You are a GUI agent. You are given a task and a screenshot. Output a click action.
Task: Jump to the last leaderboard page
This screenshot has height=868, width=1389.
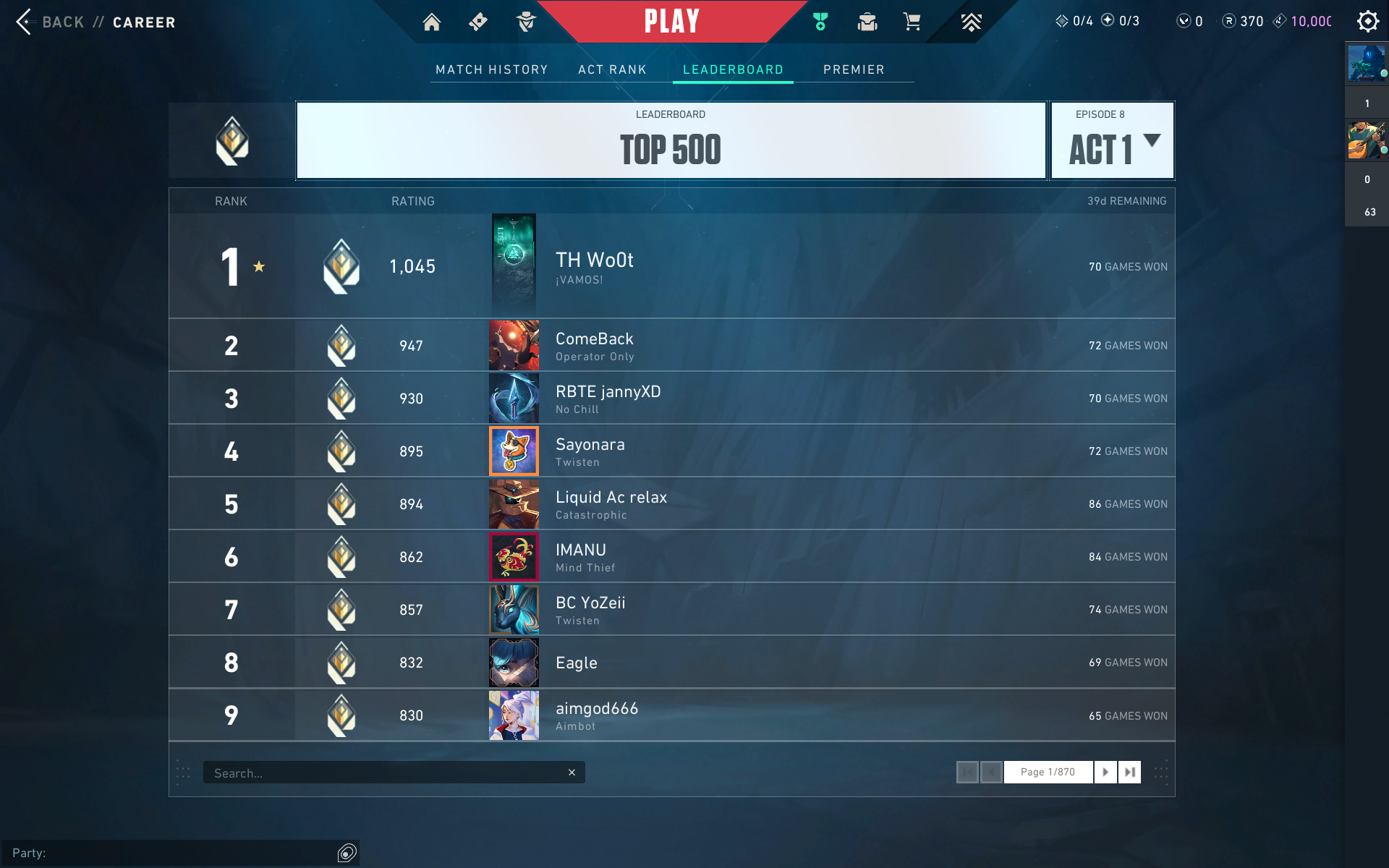click(x=1130, y=772)
